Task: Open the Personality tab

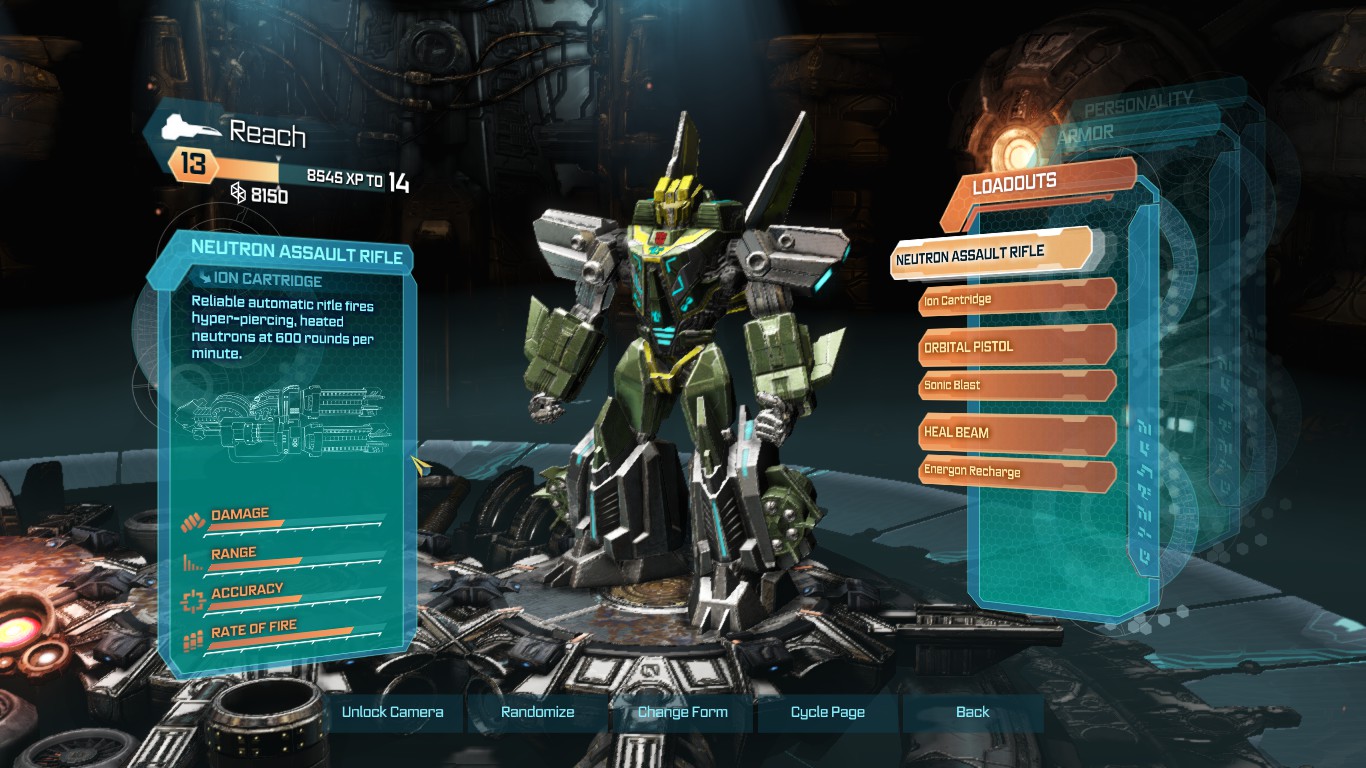Action: pos(1138,100)
